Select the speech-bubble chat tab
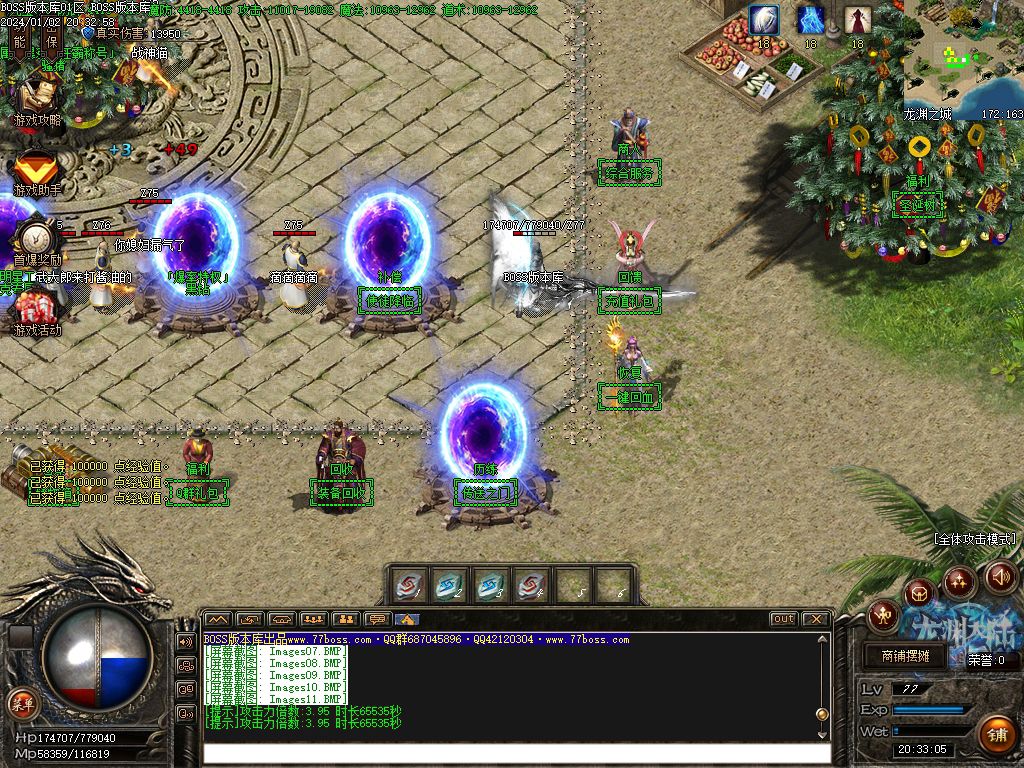 coord(377,619)
